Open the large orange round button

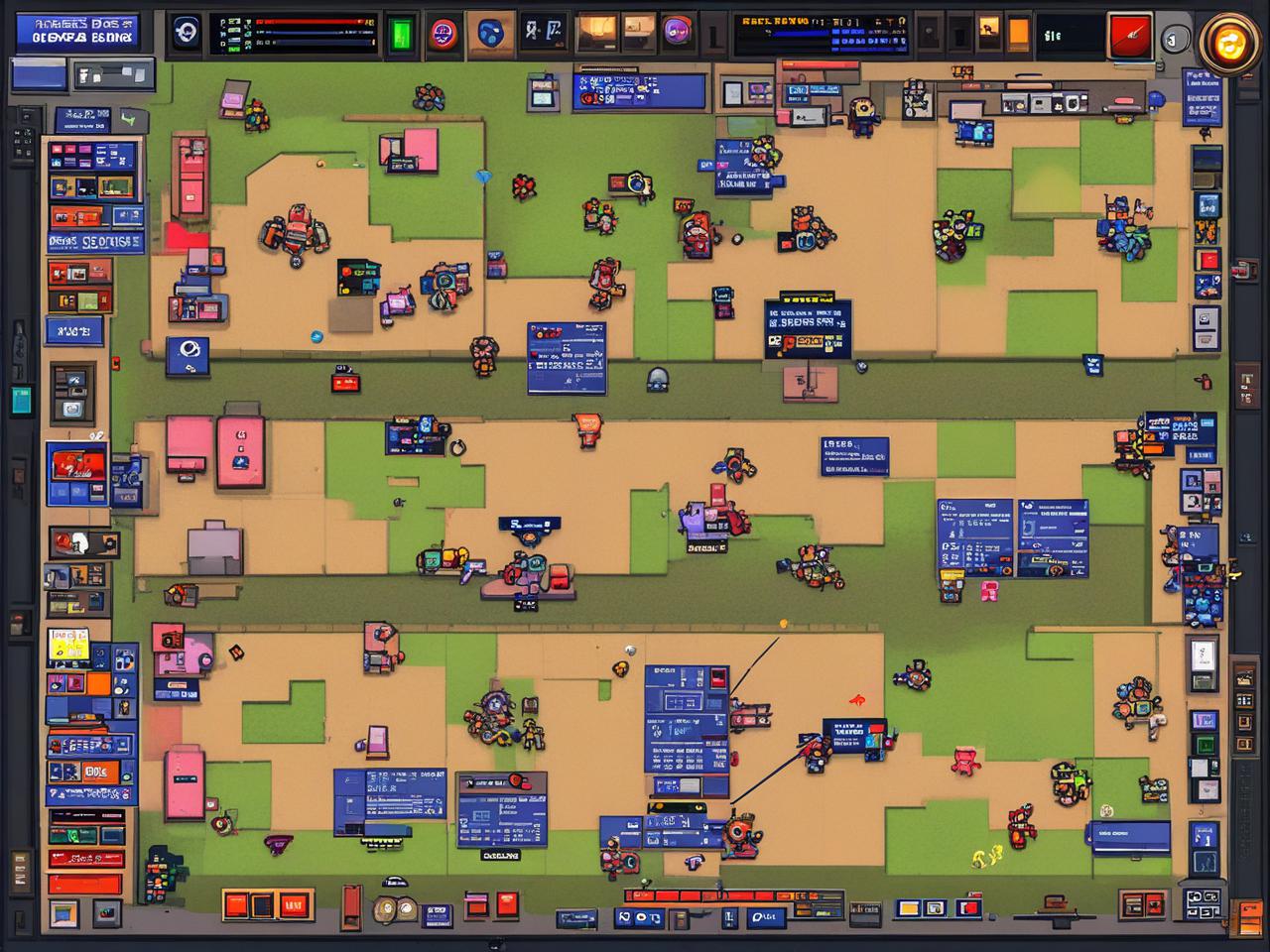[1231, 42]
